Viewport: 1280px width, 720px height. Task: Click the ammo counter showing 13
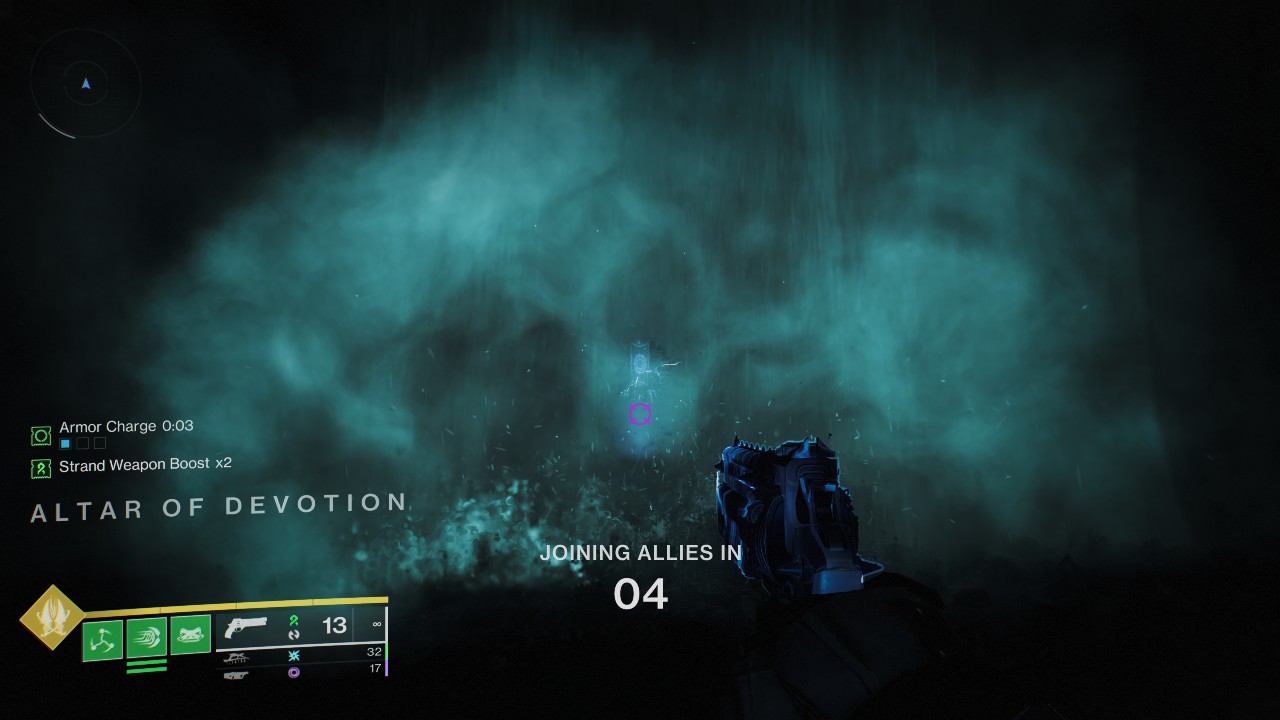(333, 625)
